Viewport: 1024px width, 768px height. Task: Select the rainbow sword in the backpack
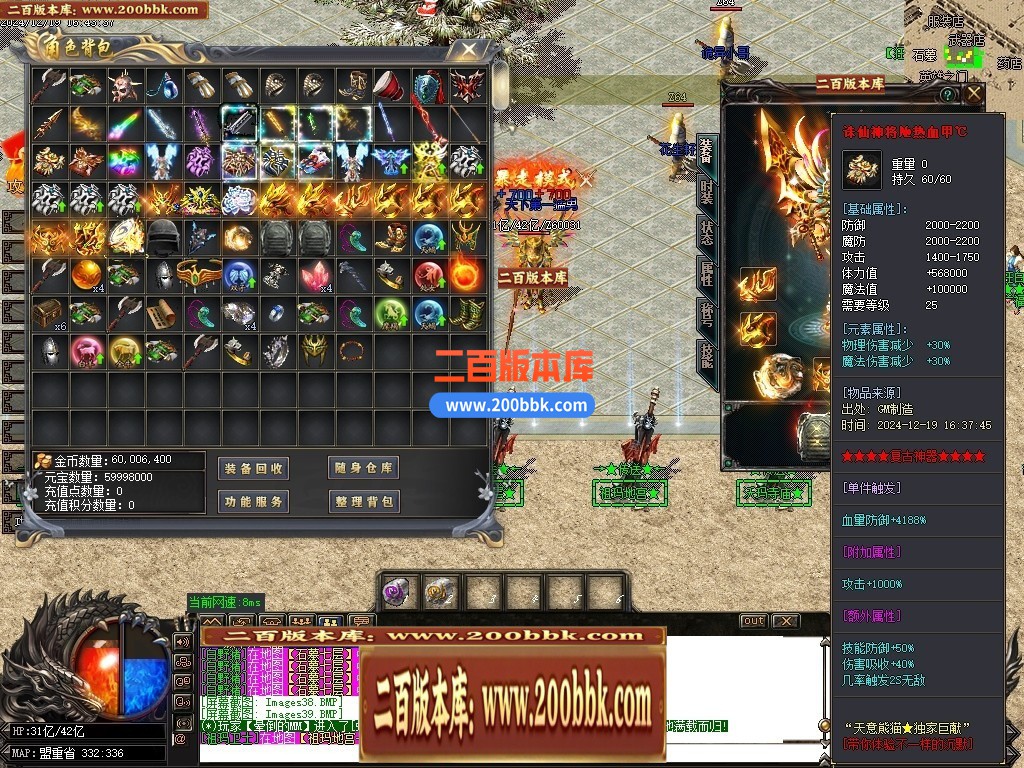124,124
